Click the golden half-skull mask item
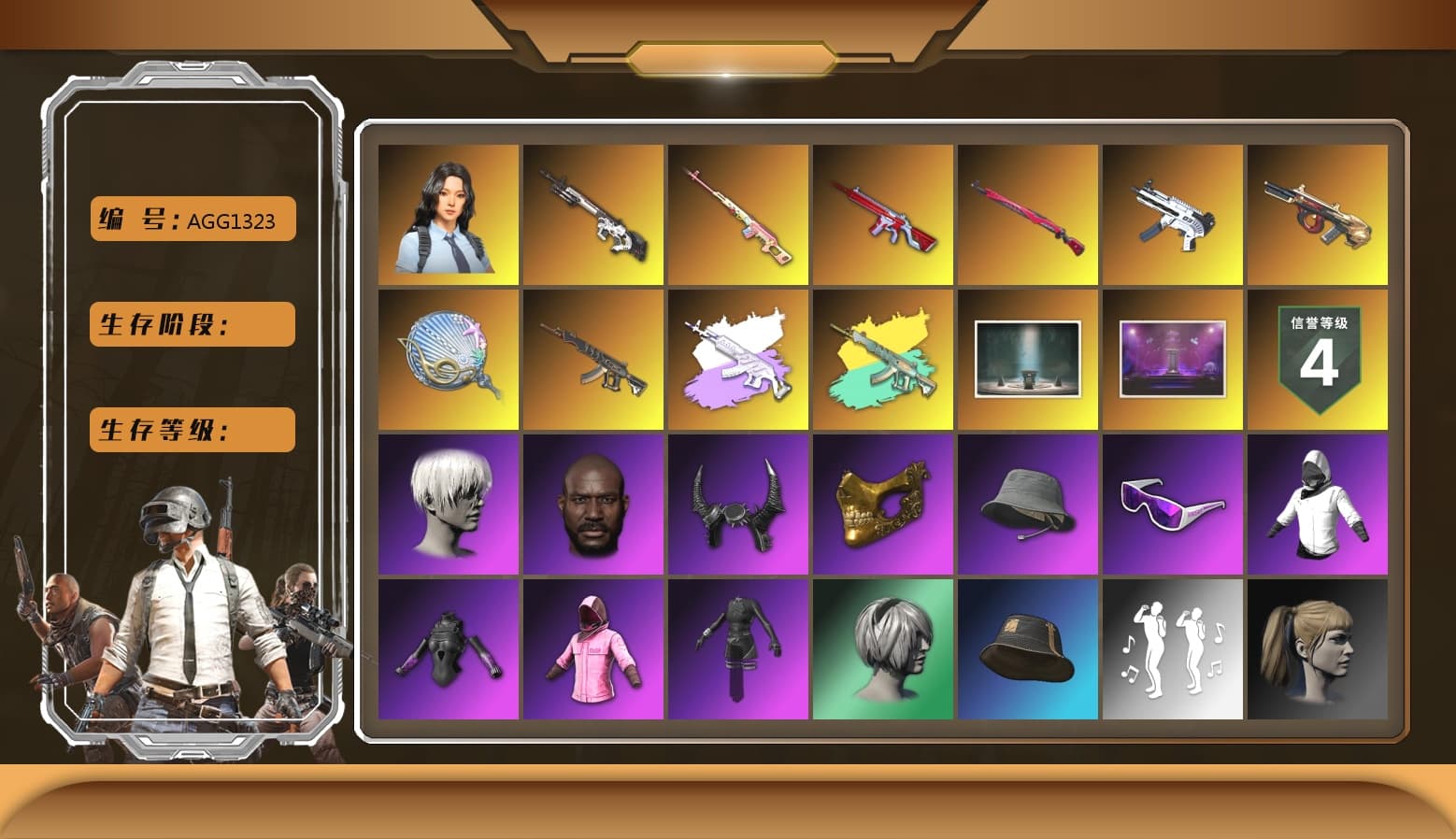Image resolution: width=1456 pixels, height=839 pixels. click(x=882, y=505)
